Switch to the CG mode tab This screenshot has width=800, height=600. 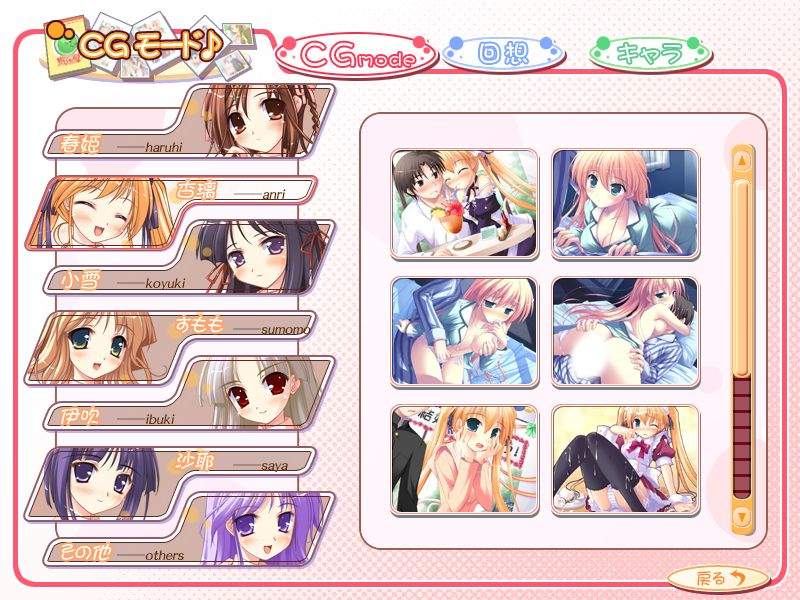click(357, 57)
